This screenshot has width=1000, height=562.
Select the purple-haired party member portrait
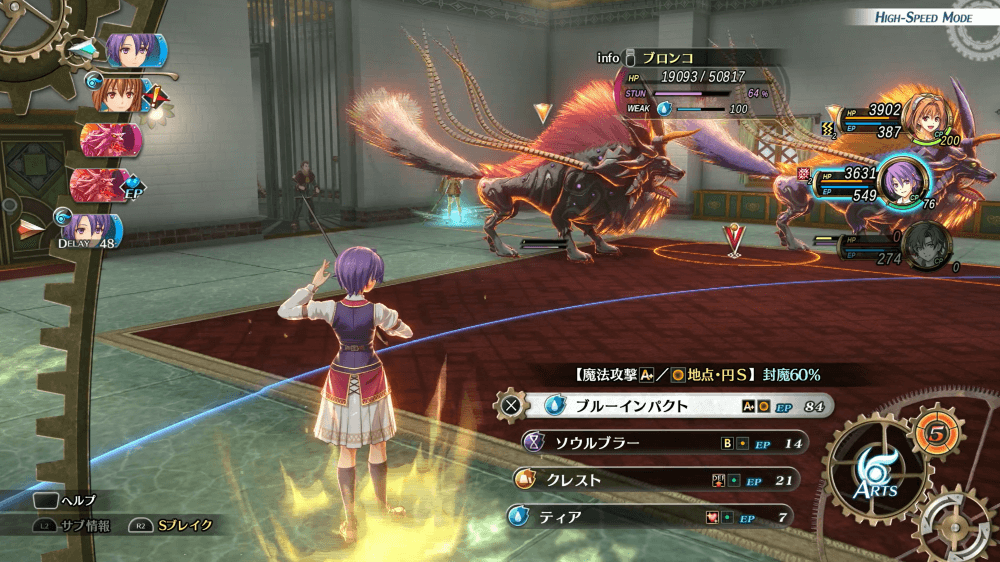(904, 181)
